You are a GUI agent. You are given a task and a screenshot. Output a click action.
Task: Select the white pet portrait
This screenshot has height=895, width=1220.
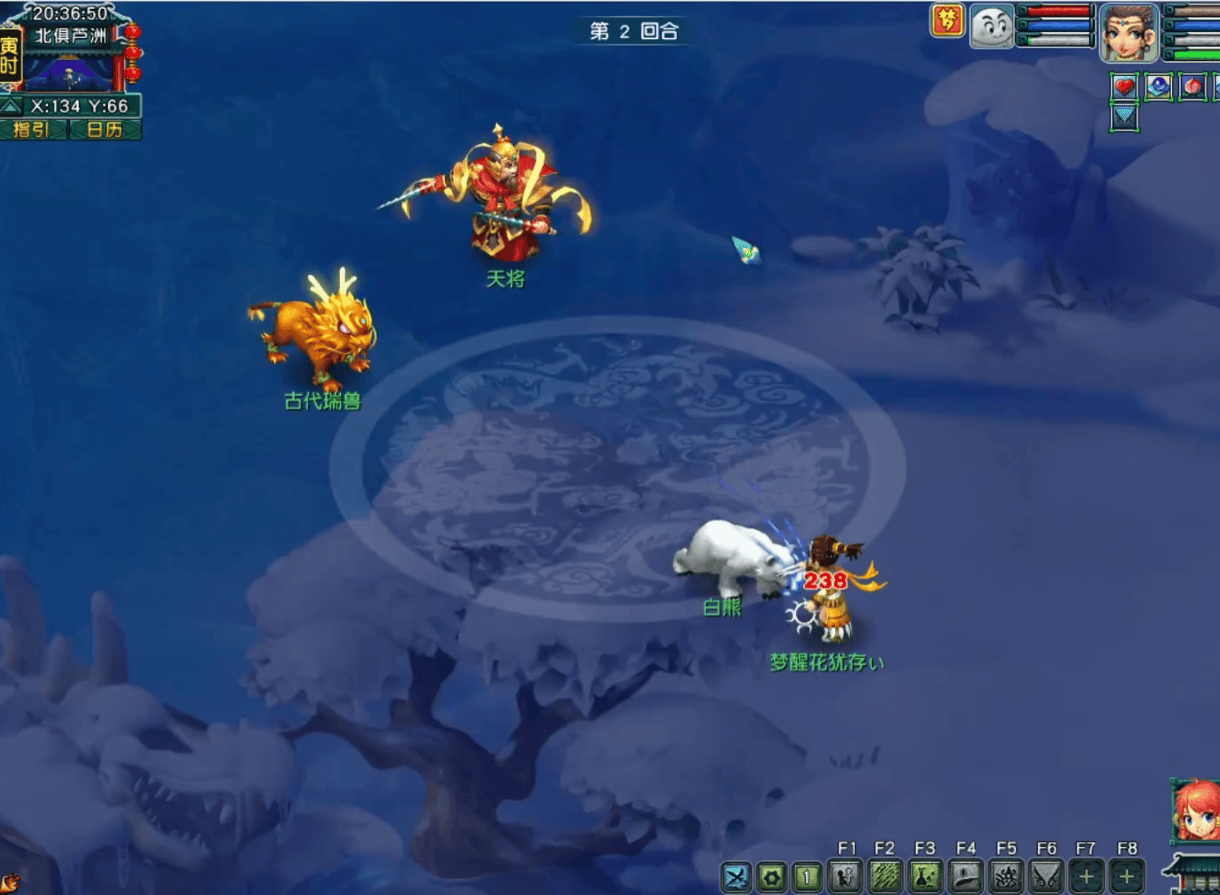[x=991, y=26]
